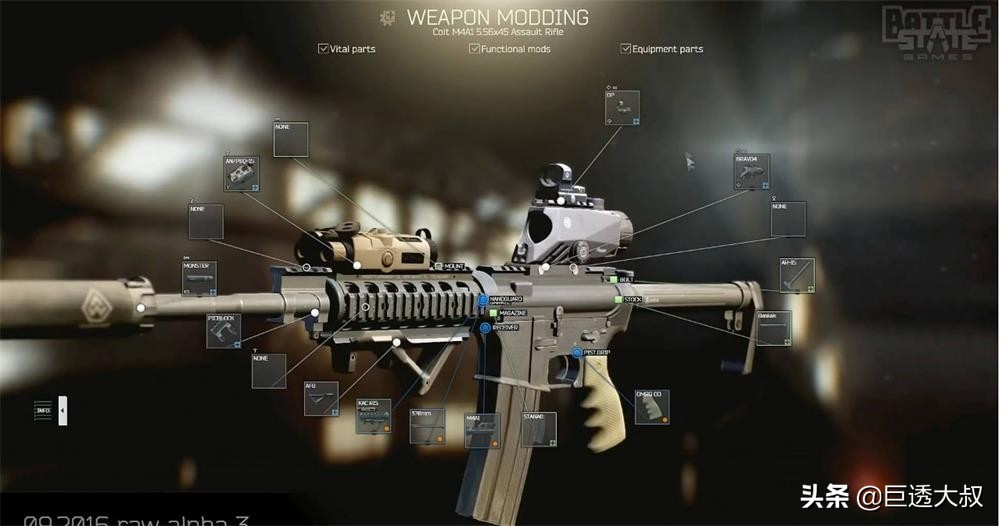The height and width of the screenshot is (526, 1000).
Task: Click the HANDGUARD part marker
Action: [x=482, y=300]
